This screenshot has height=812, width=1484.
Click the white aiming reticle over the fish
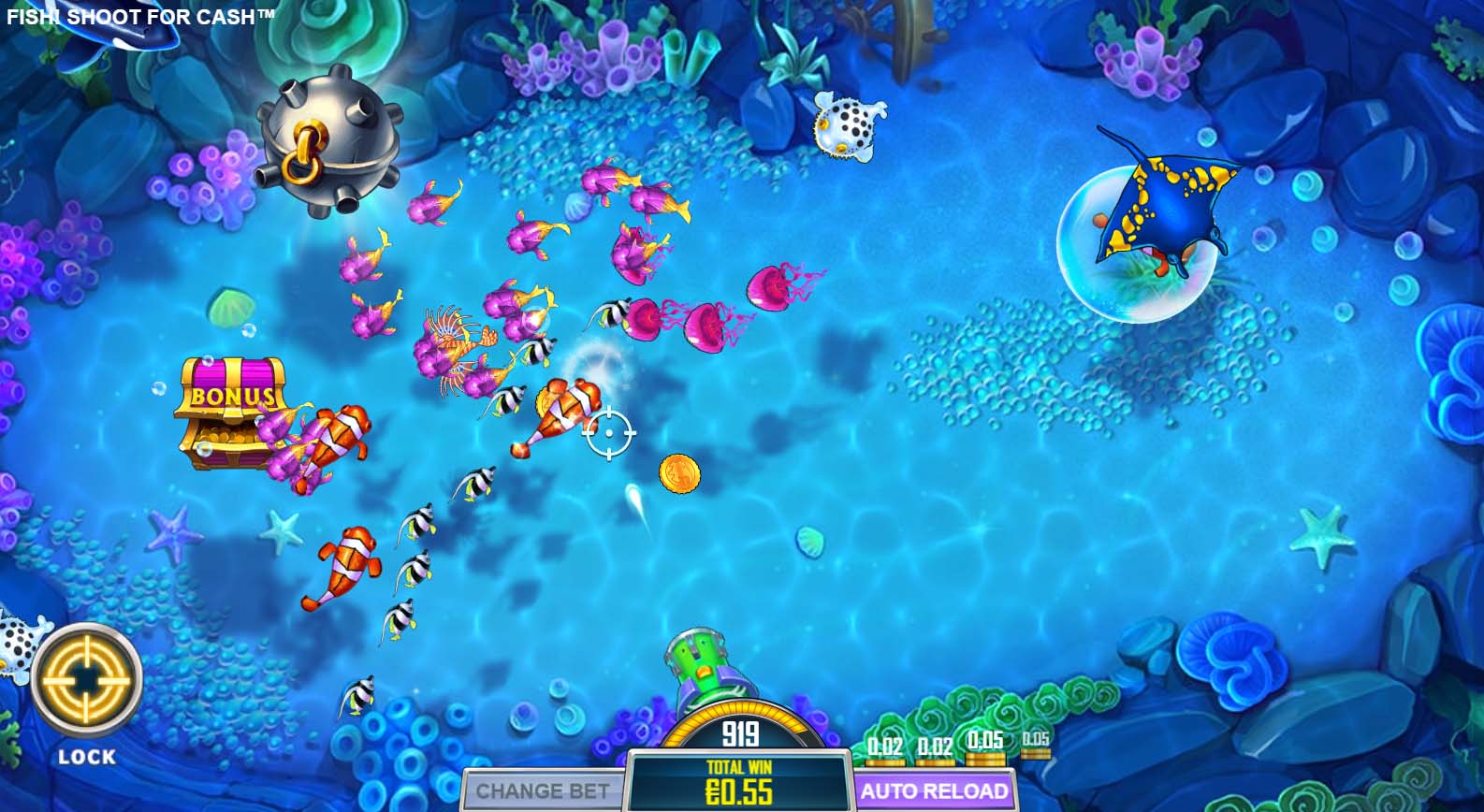point(610,433)
